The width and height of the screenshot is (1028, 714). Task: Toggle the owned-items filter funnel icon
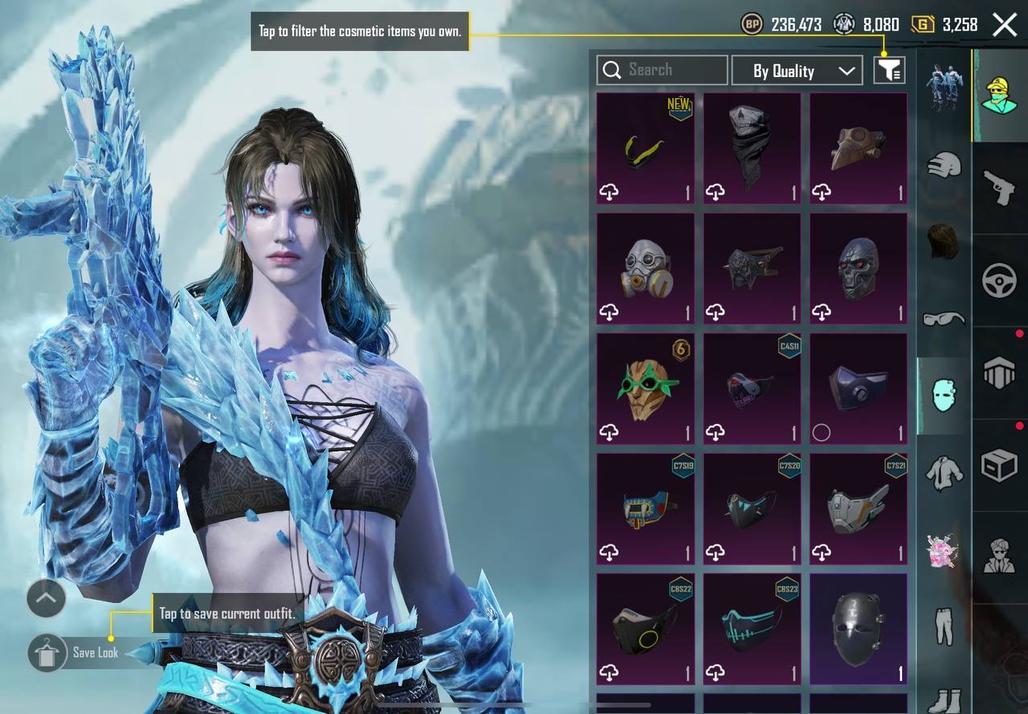pos(889,70)
